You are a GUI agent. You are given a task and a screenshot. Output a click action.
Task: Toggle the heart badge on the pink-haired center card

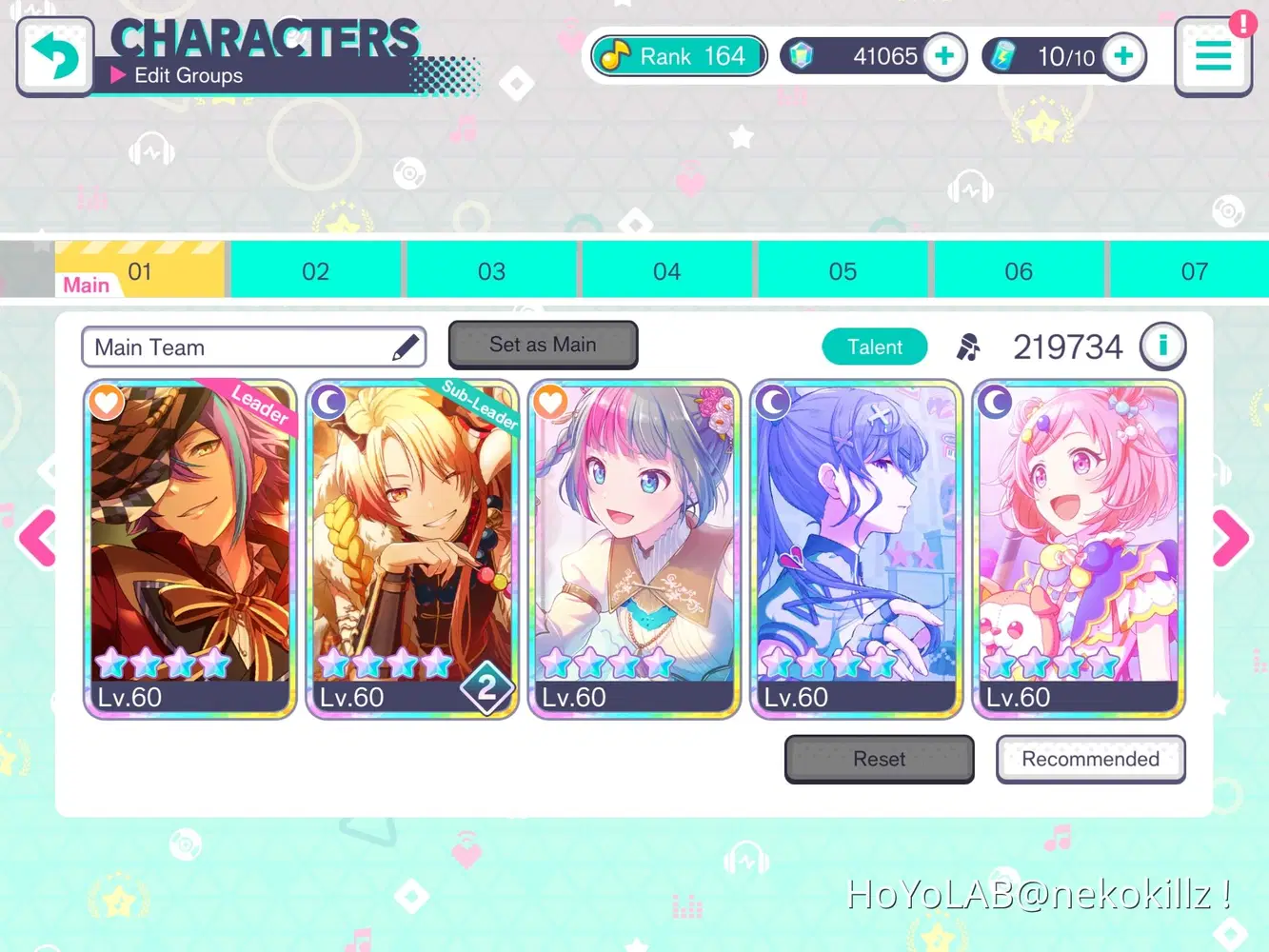click(x=550, y=402)
